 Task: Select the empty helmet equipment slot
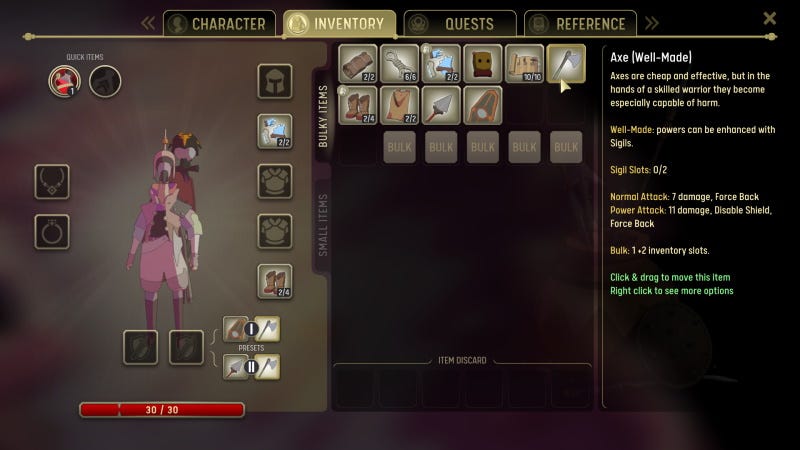[x=275, y=81]
